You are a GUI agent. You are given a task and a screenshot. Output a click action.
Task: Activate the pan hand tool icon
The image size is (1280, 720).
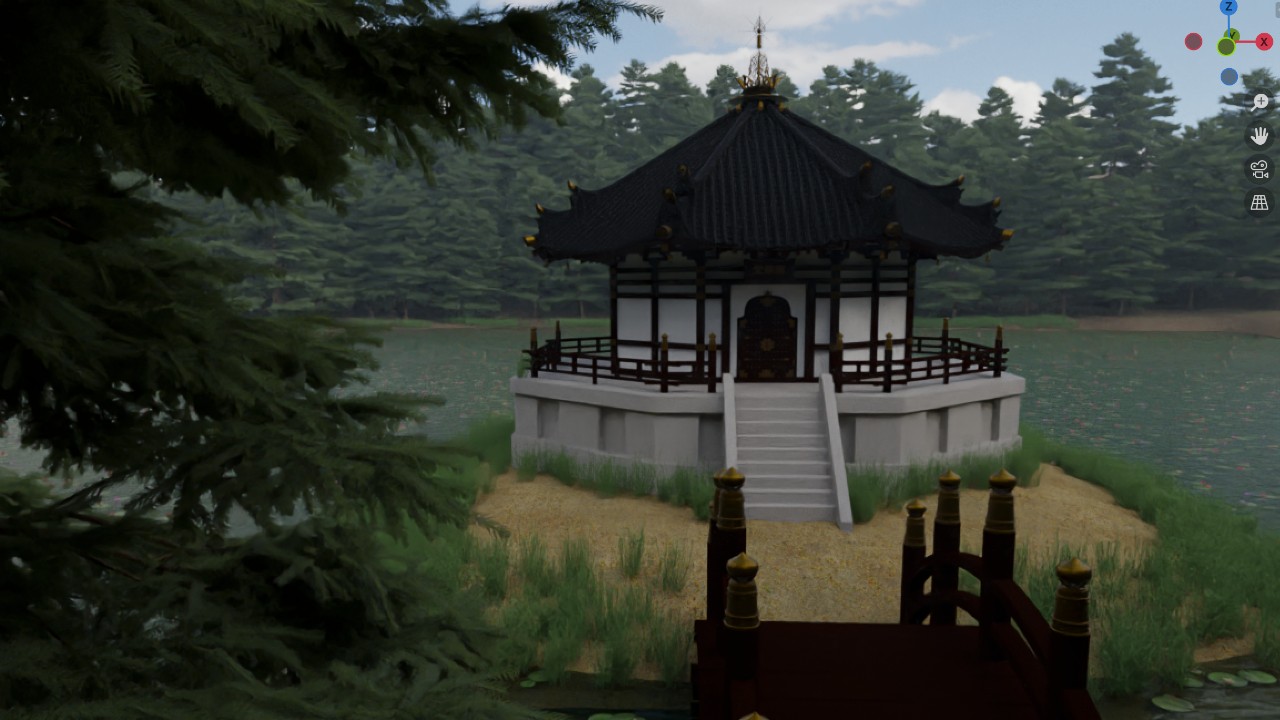1259,136
